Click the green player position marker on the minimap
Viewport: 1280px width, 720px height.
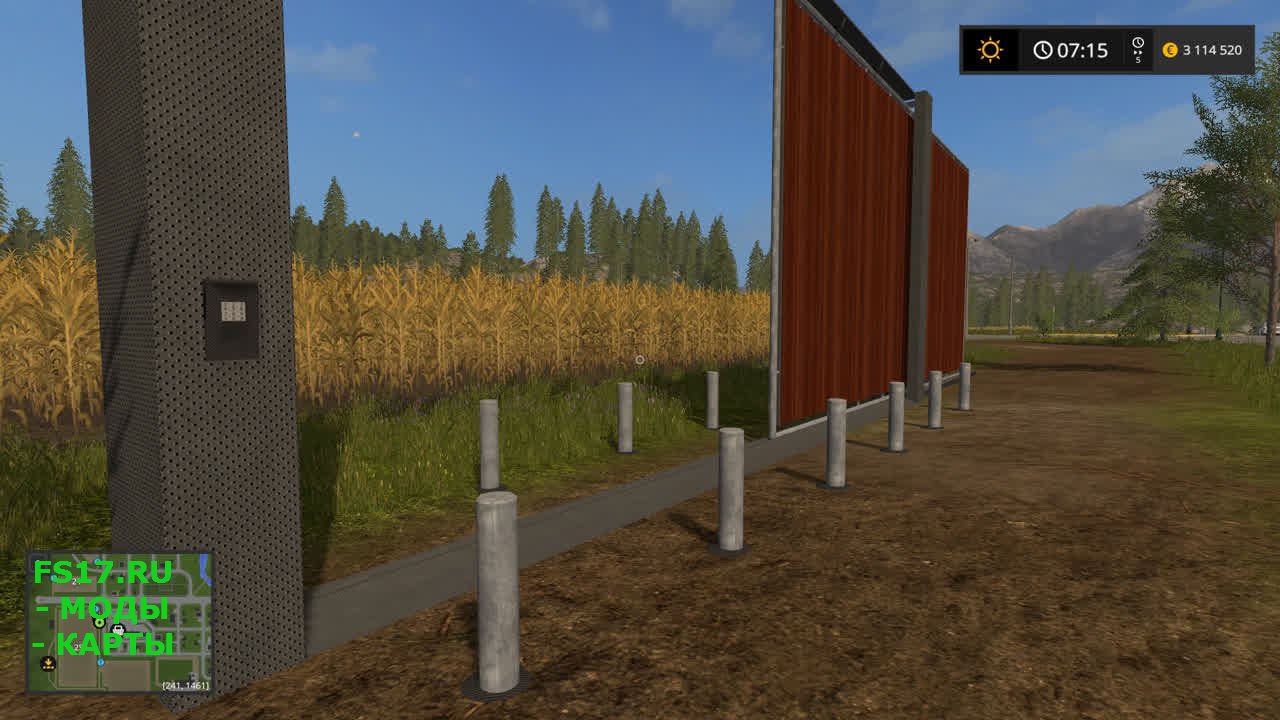pos(99,622)
